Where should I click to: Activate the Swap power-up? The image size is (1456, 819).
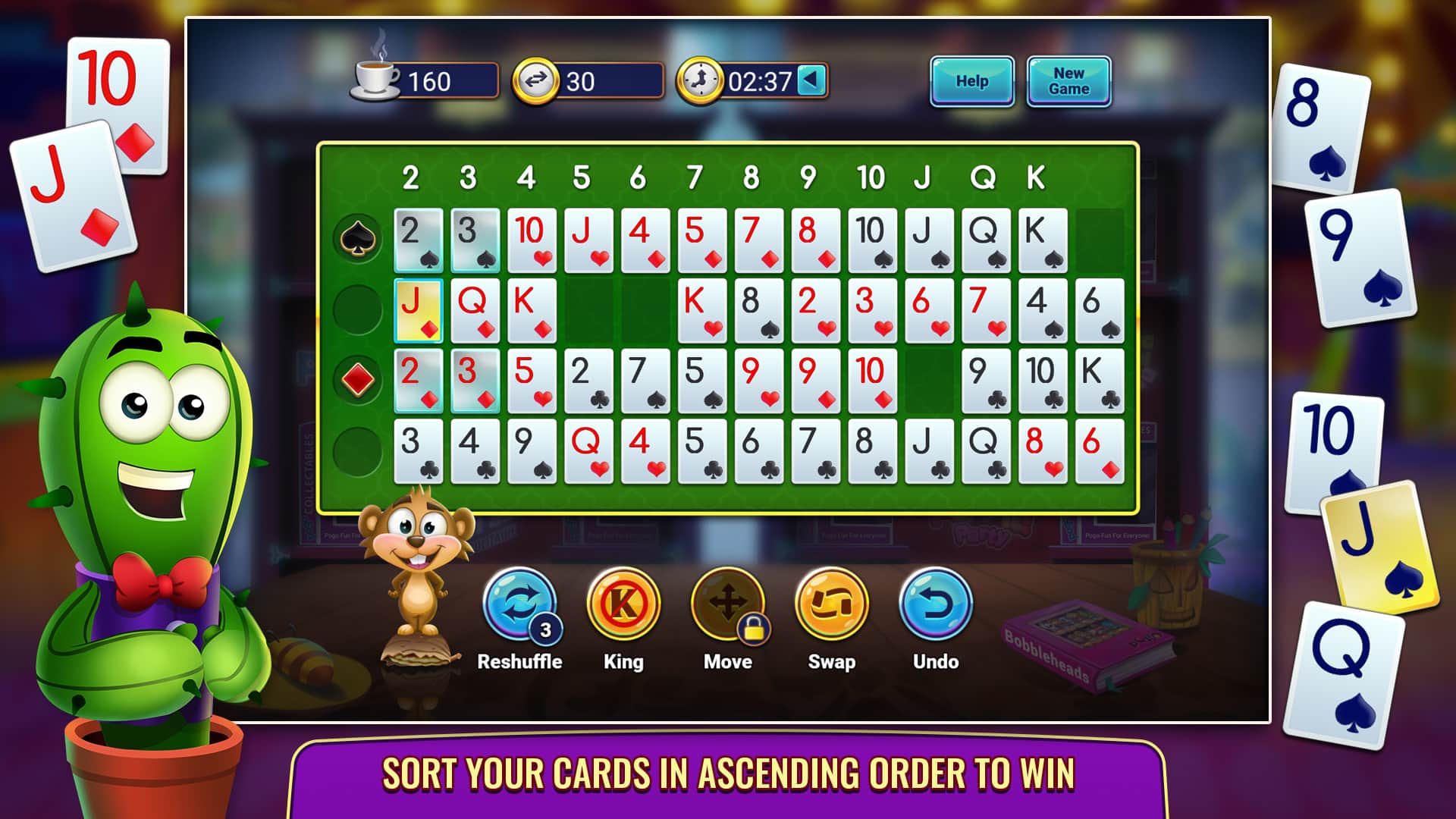click(x=831, y=604)
